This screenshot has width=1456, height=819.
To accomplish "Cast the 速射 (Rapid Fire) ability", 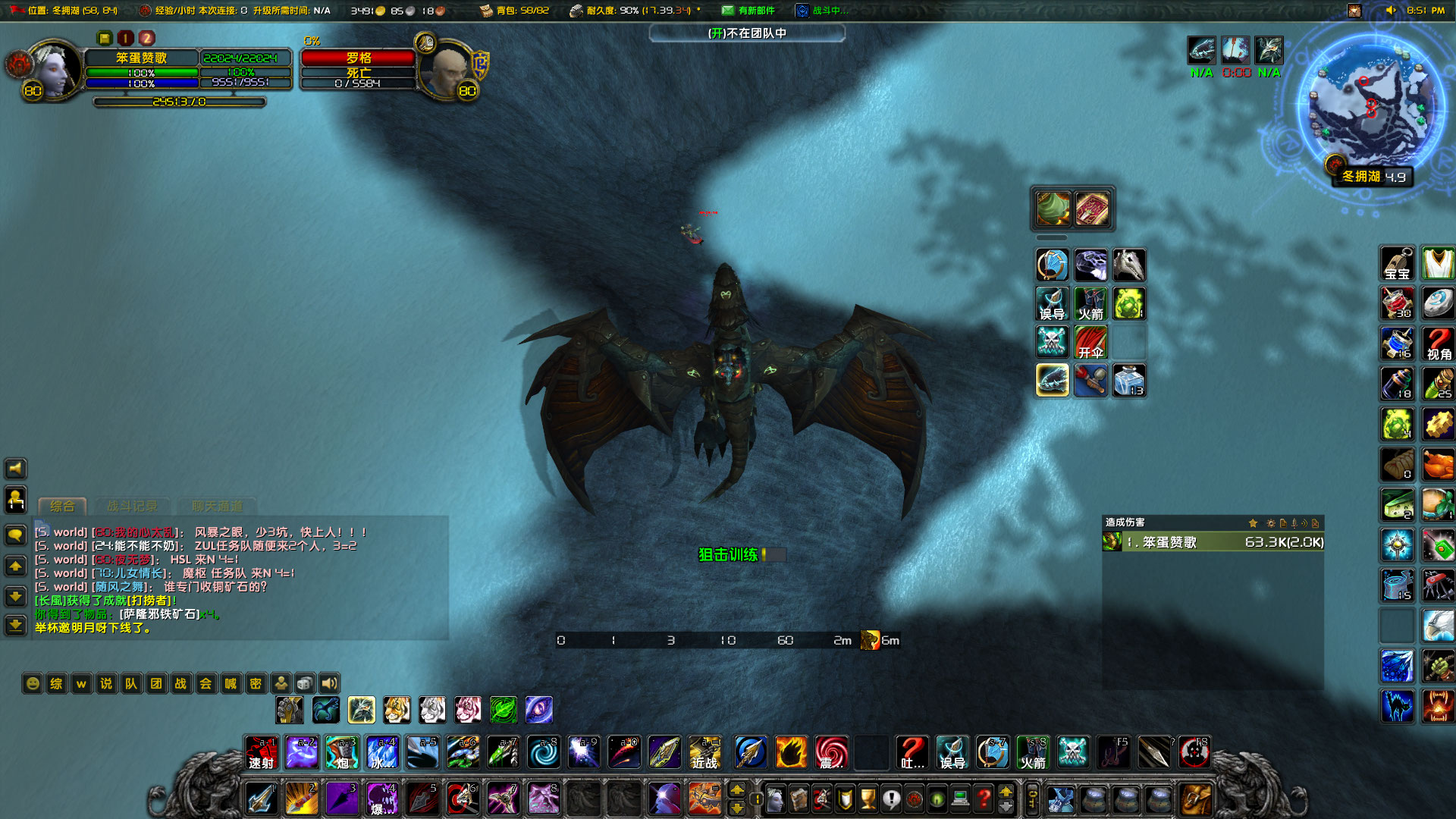I will pyautogui.click(x=261, y=752).
